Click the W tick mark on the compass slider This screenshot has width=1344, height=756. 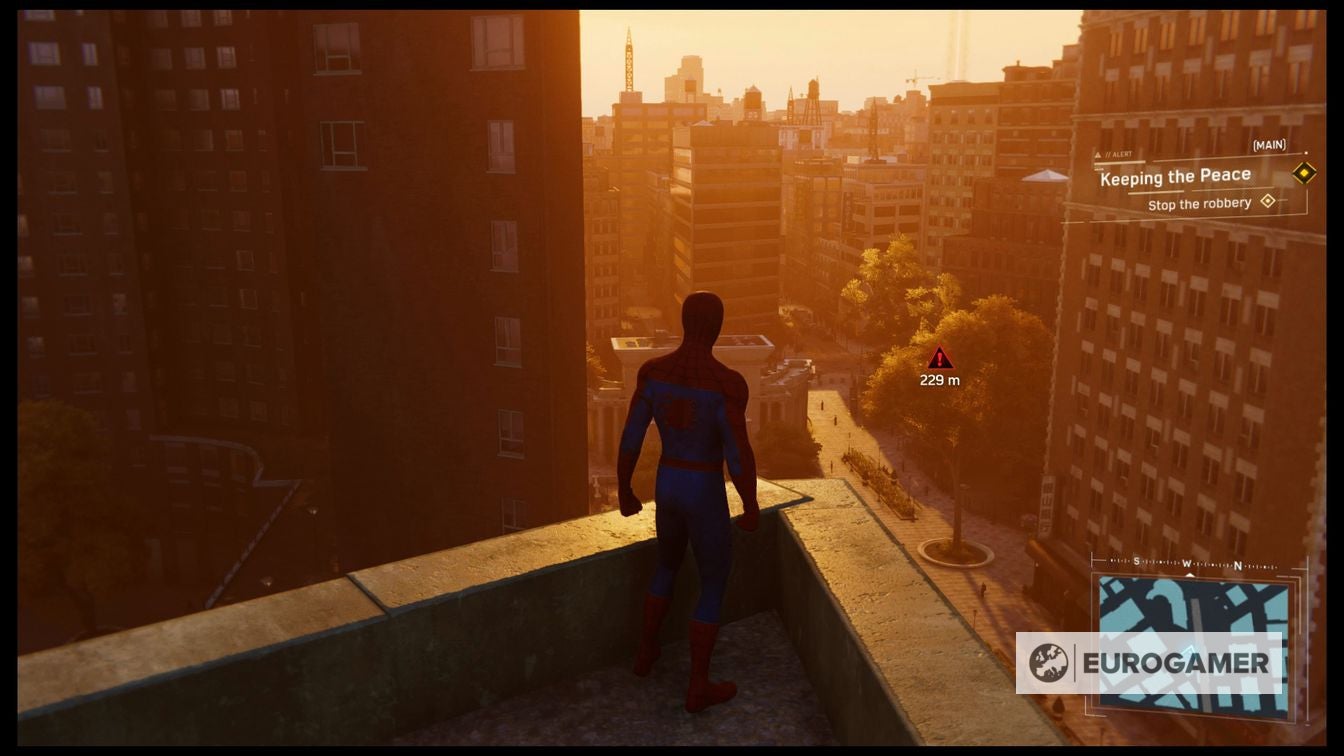[x=1187, y=563]
